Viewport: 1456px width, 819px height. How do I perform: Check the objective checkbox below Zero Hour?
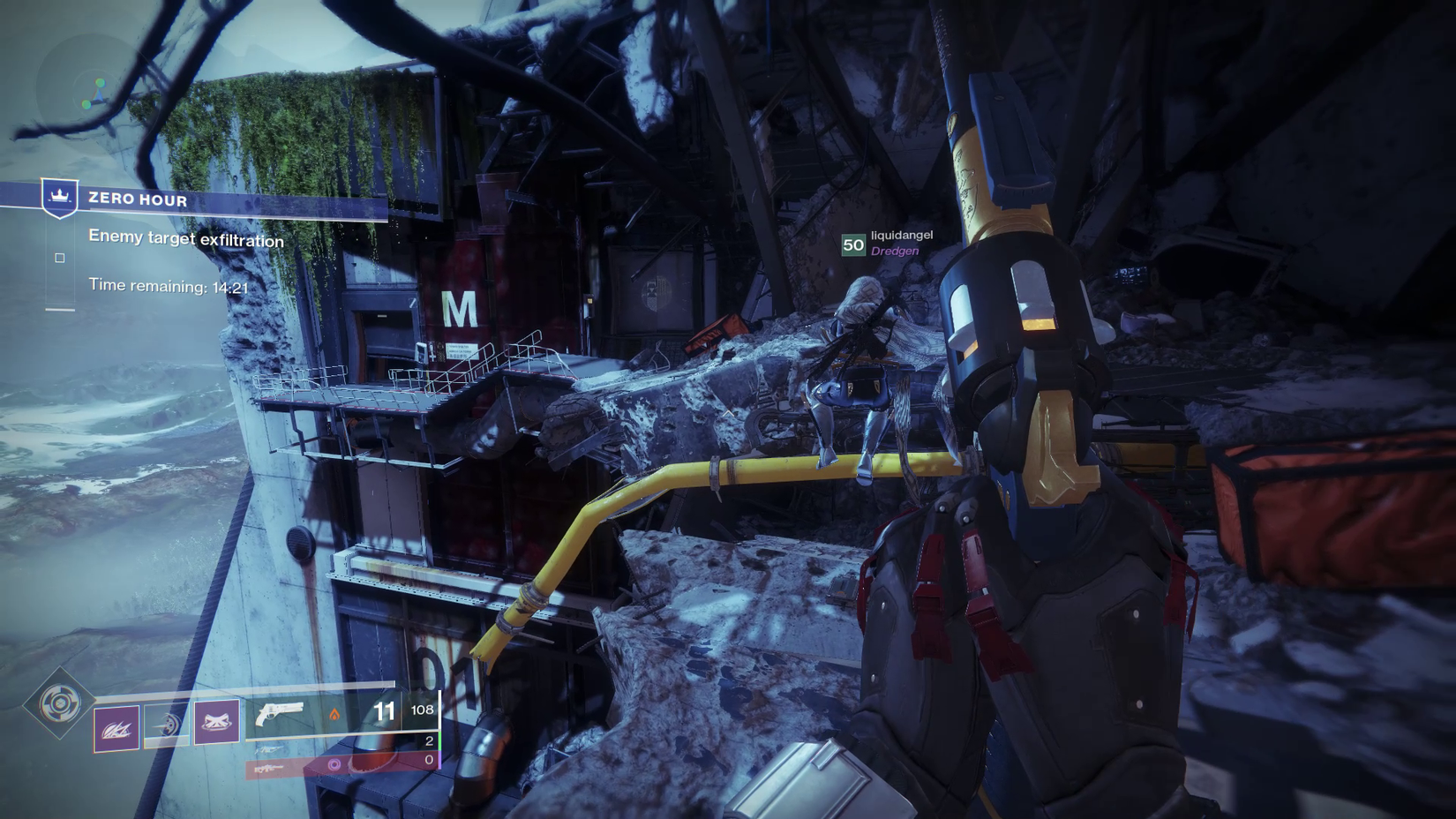click(60, 258)
